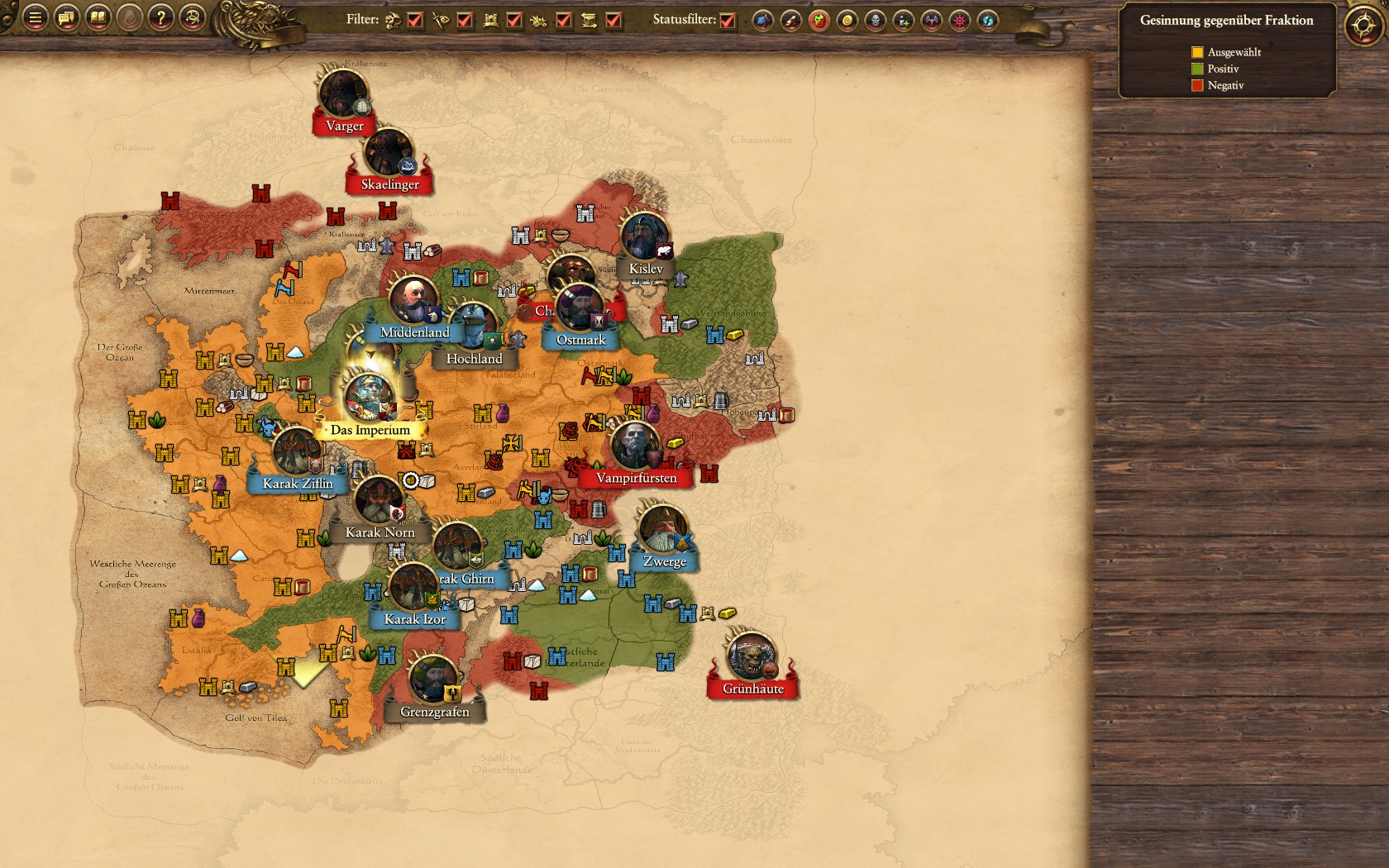The height and width of the screenshot is (868, 1389).
Task: Activate the selected red-and-green status filter
Action: tap(819, 21)
